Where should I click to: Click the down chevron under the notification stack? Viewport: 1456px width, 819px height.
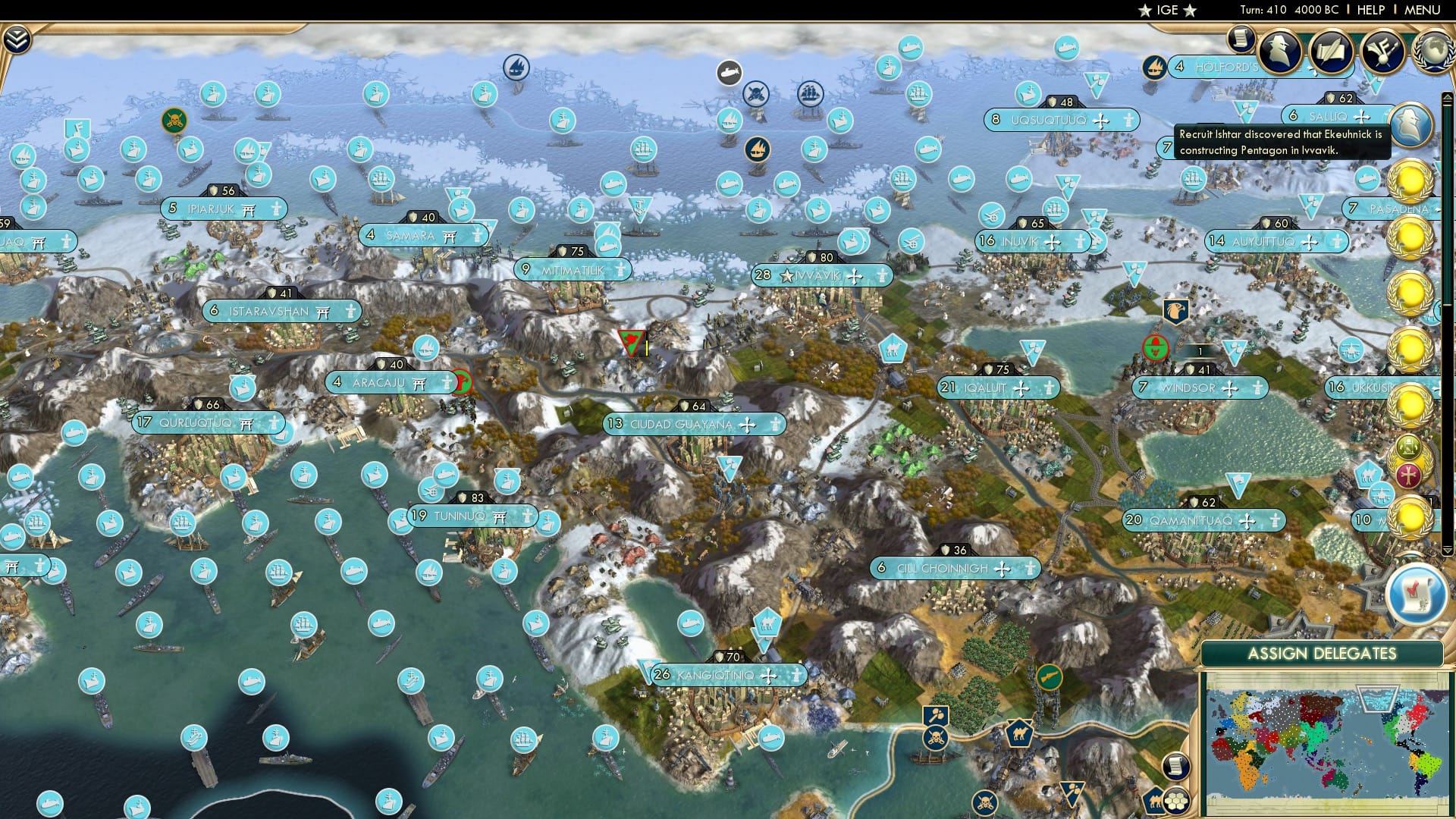1448,548
